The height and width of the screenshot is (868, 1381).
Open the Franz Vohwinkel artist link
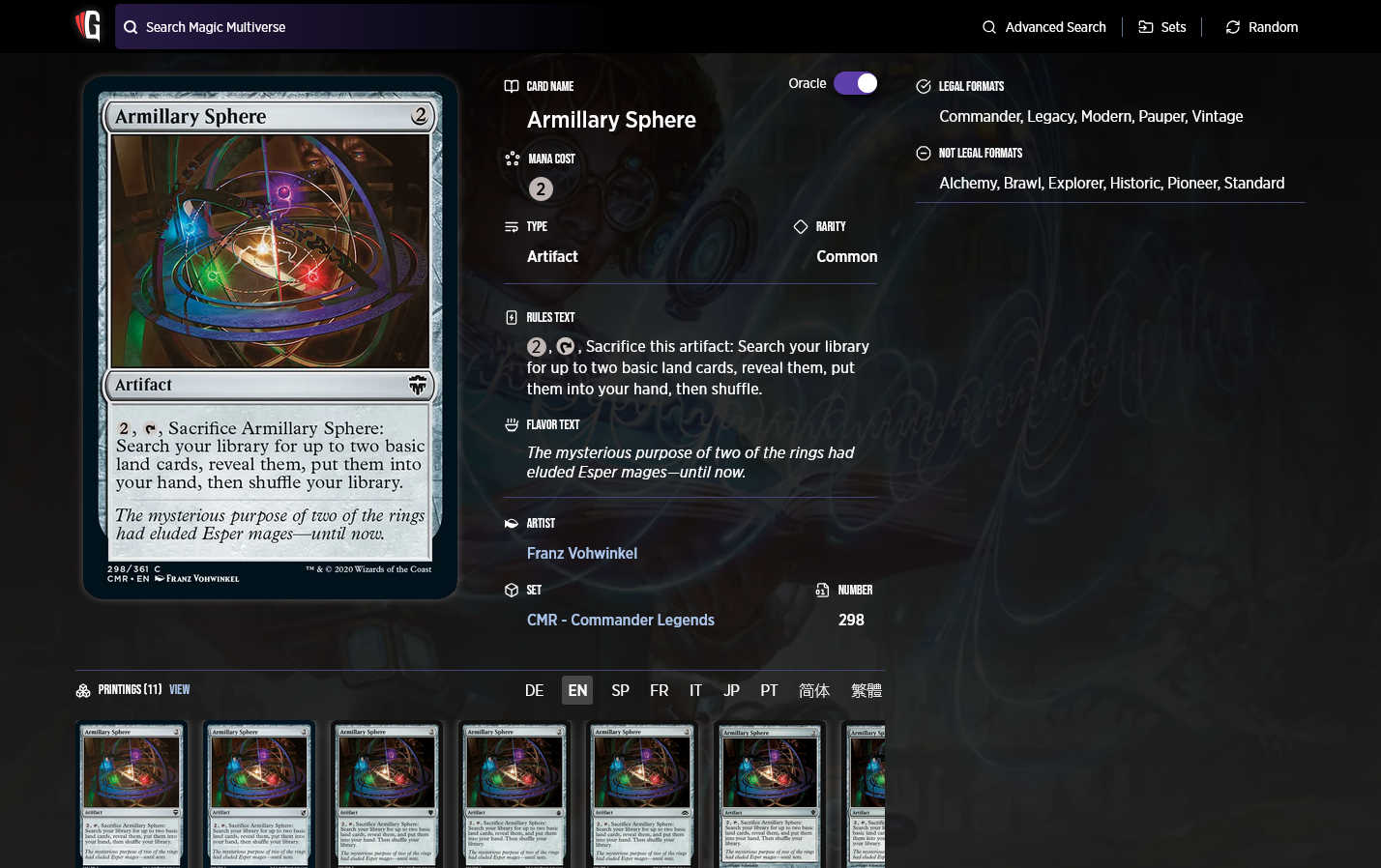pos(582,553)
